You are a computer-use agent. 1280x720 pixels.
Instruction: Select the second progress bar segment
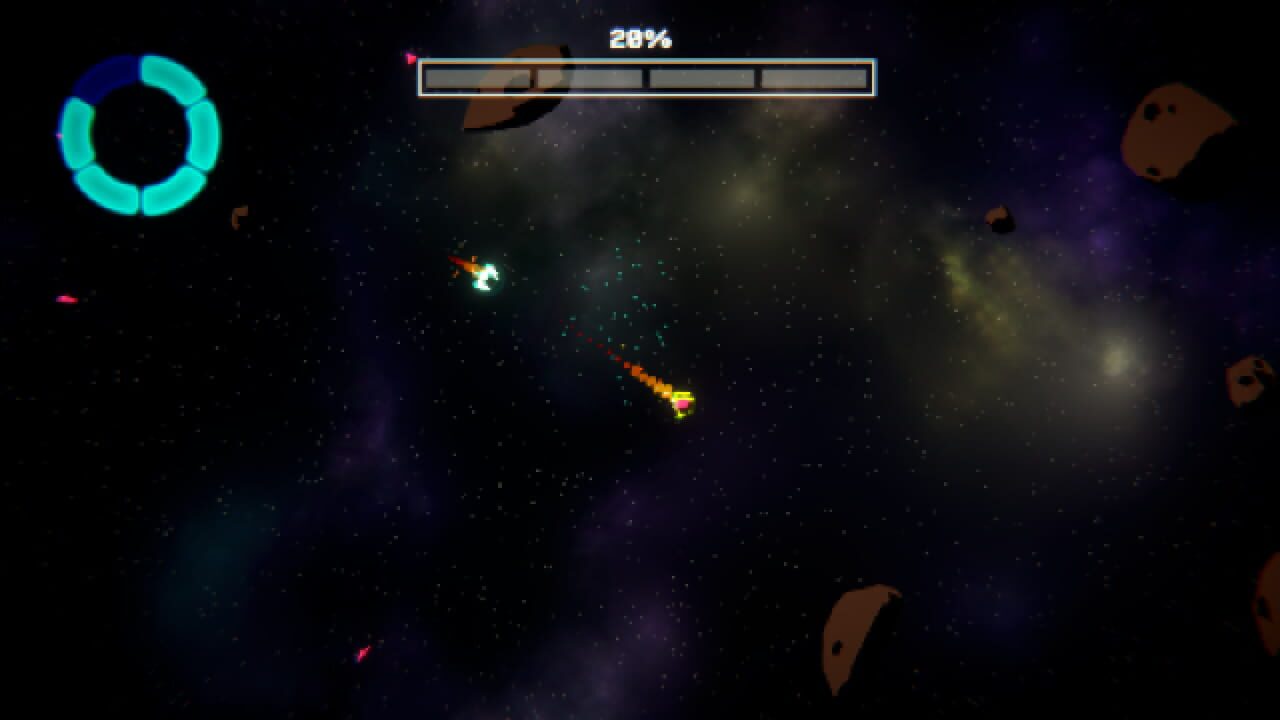589,76
